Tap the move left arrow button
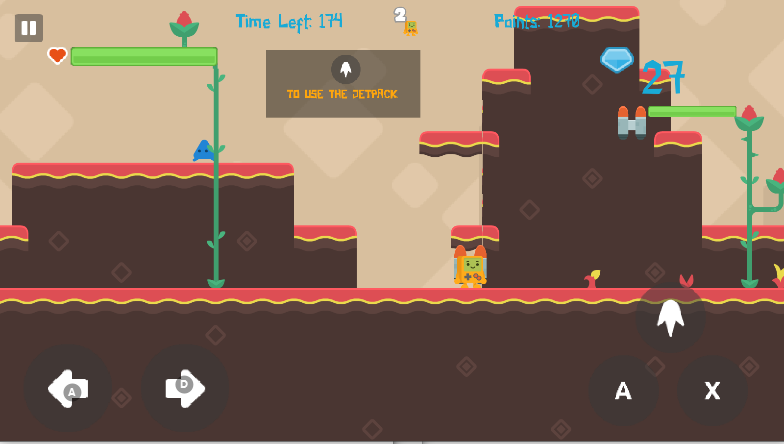This screenshot has width=784, height=444. (x=68, y=389)
